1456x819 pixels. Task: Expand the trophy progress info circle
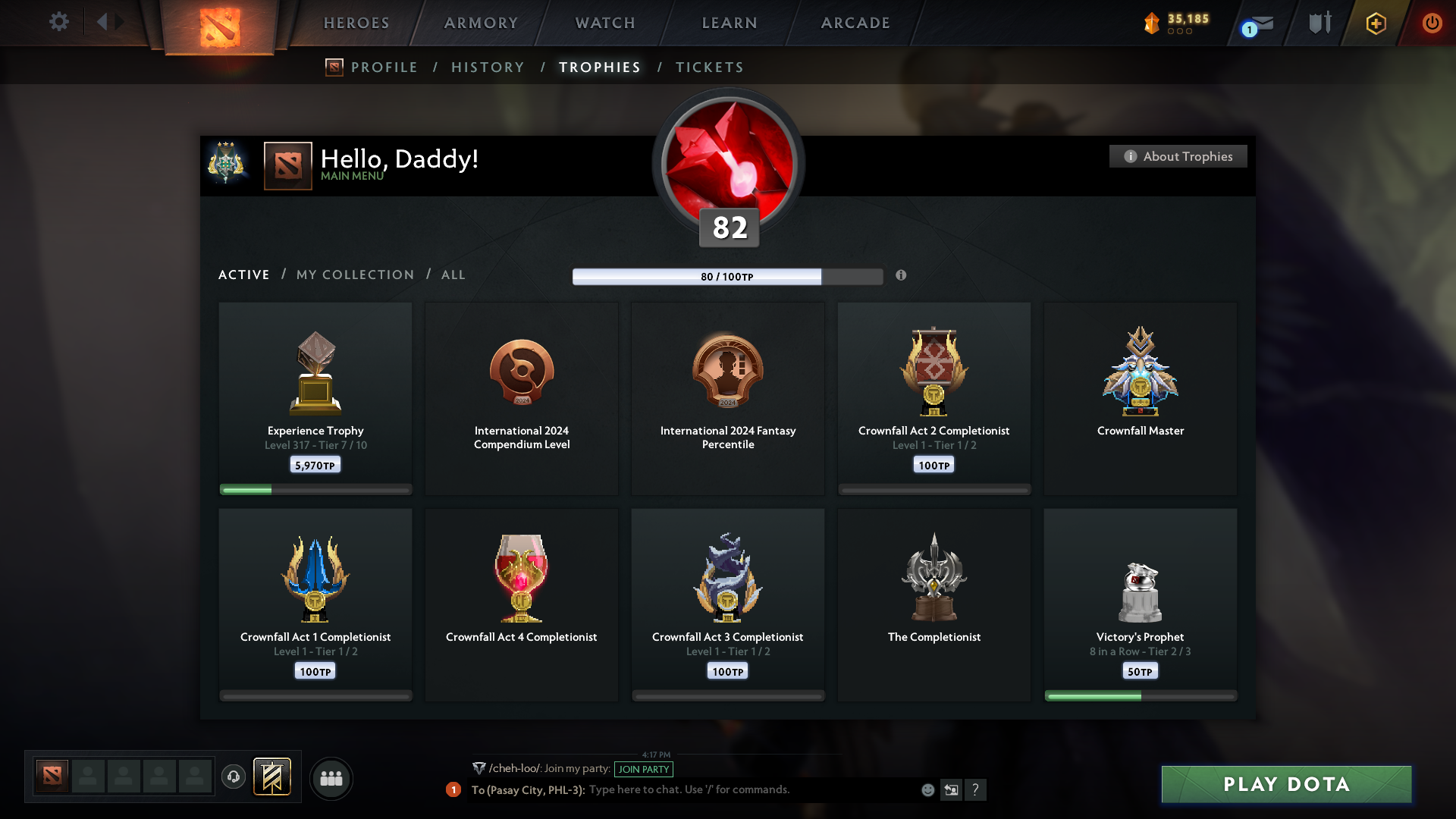pyautogui.click(x=902, y=276)
